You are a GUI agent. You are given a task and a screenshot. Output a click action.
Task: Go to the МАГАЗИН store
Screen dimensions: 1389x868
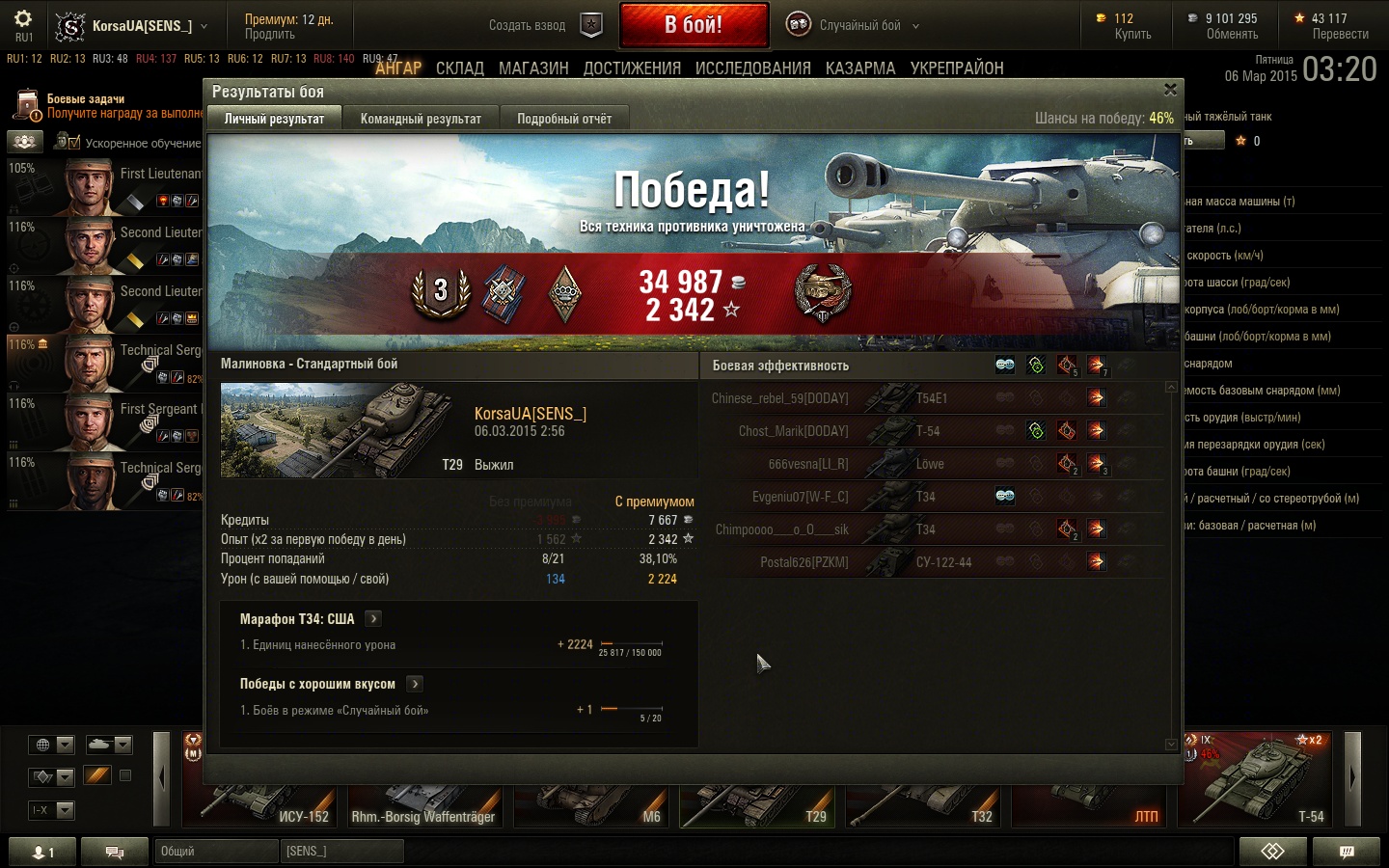tap(533, 68)
